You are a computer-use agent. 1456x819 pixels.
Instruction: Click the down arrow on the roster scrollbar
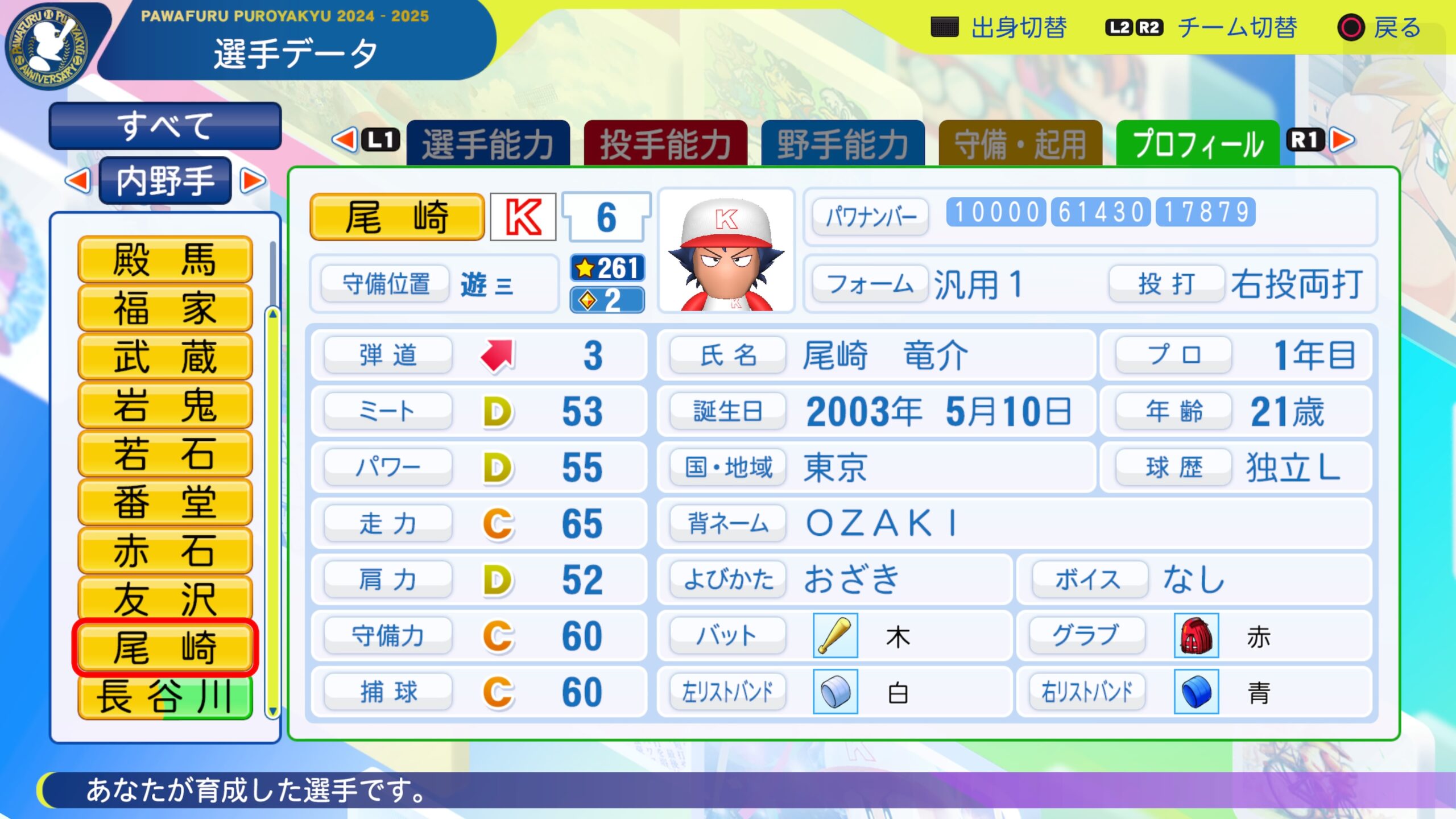[273, 711]
